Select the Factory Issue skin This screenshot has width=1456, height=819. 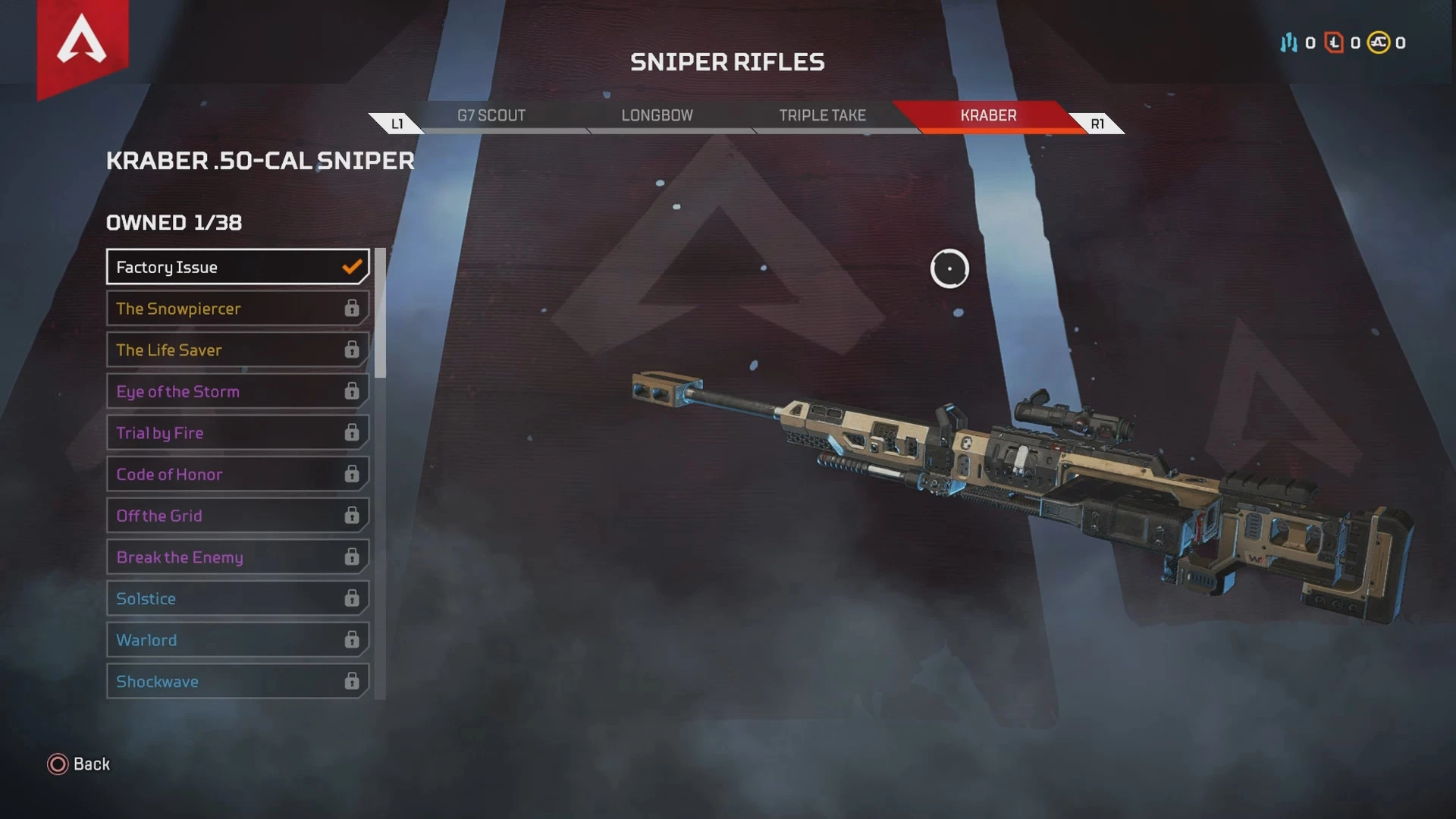(237, 267)
